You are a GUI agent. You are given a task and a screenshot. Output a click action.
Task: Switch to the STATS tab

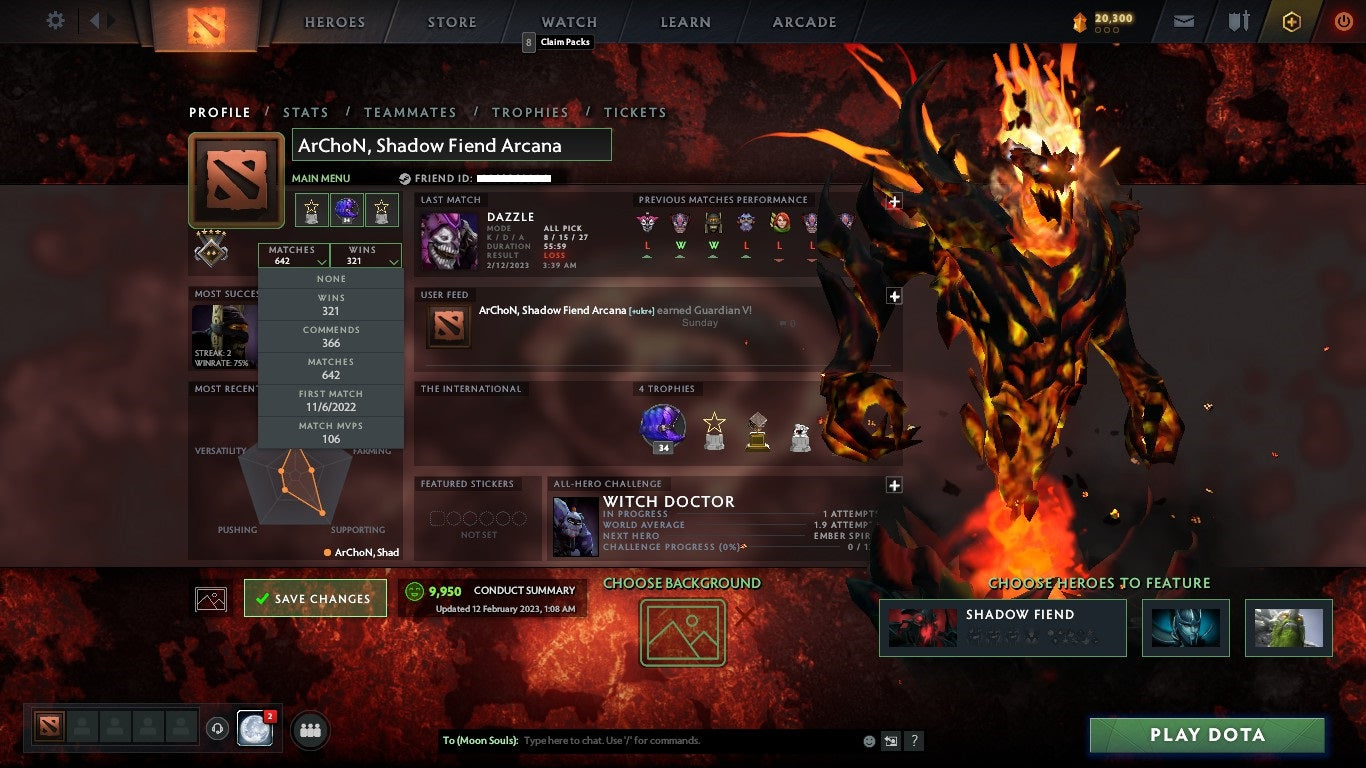(x=306, y=112)
